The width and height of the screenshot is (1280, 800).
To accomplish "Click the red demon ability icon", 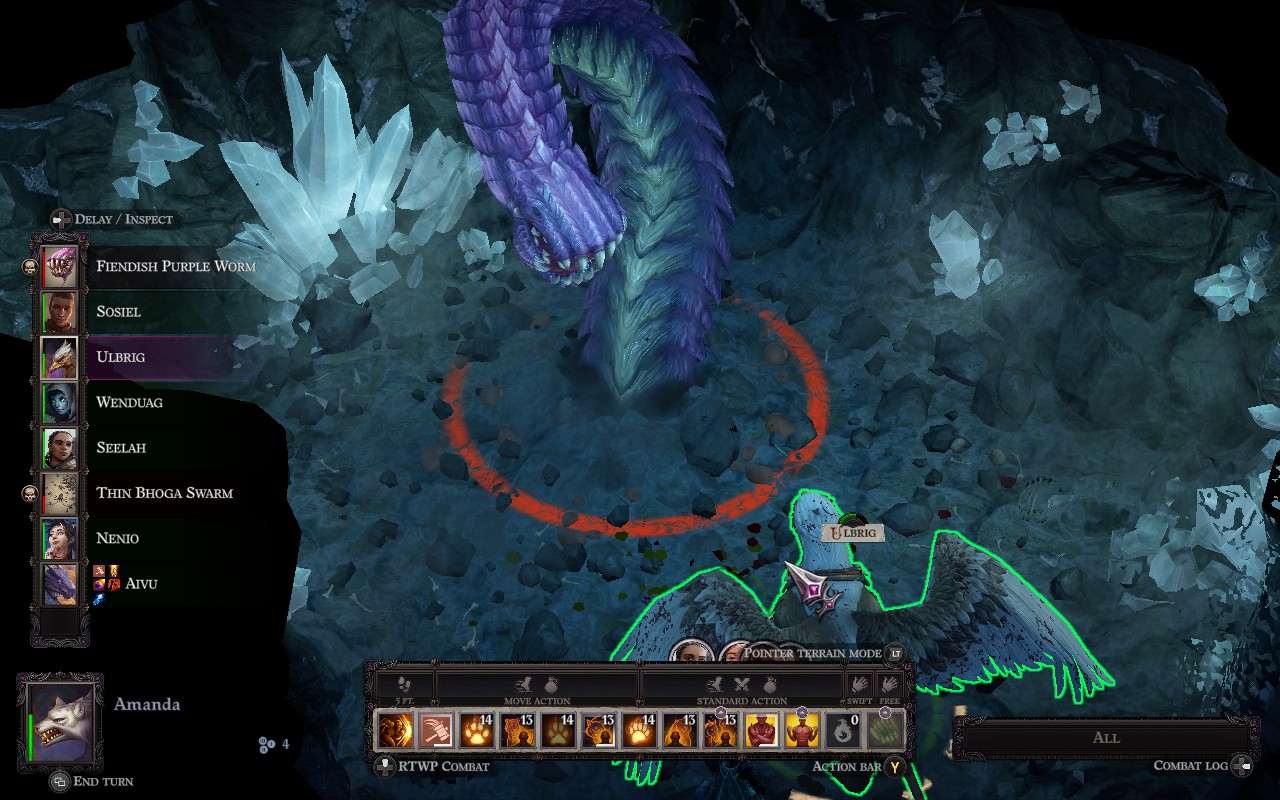I will click(762, 730).
